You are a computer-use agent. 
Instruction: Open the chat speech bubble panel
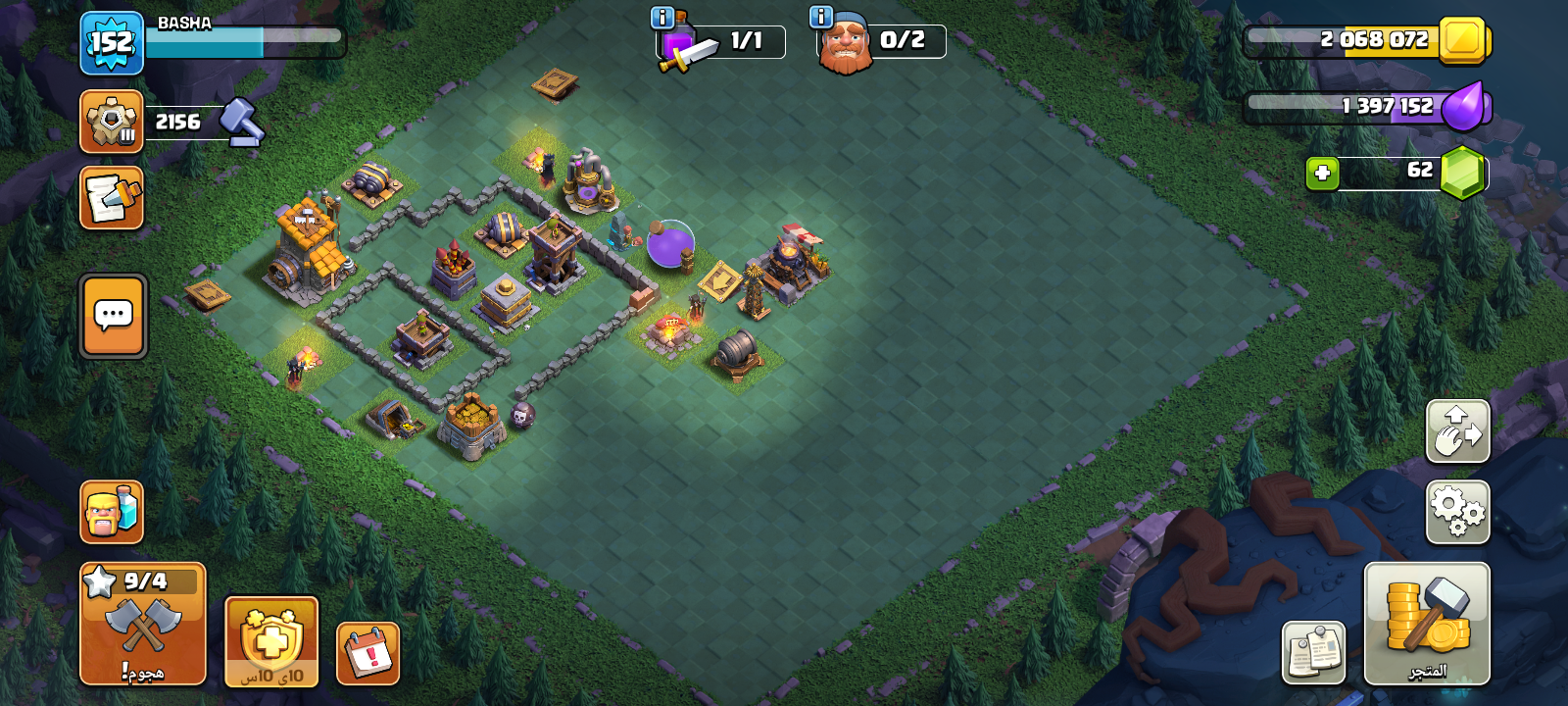[114, 316]
